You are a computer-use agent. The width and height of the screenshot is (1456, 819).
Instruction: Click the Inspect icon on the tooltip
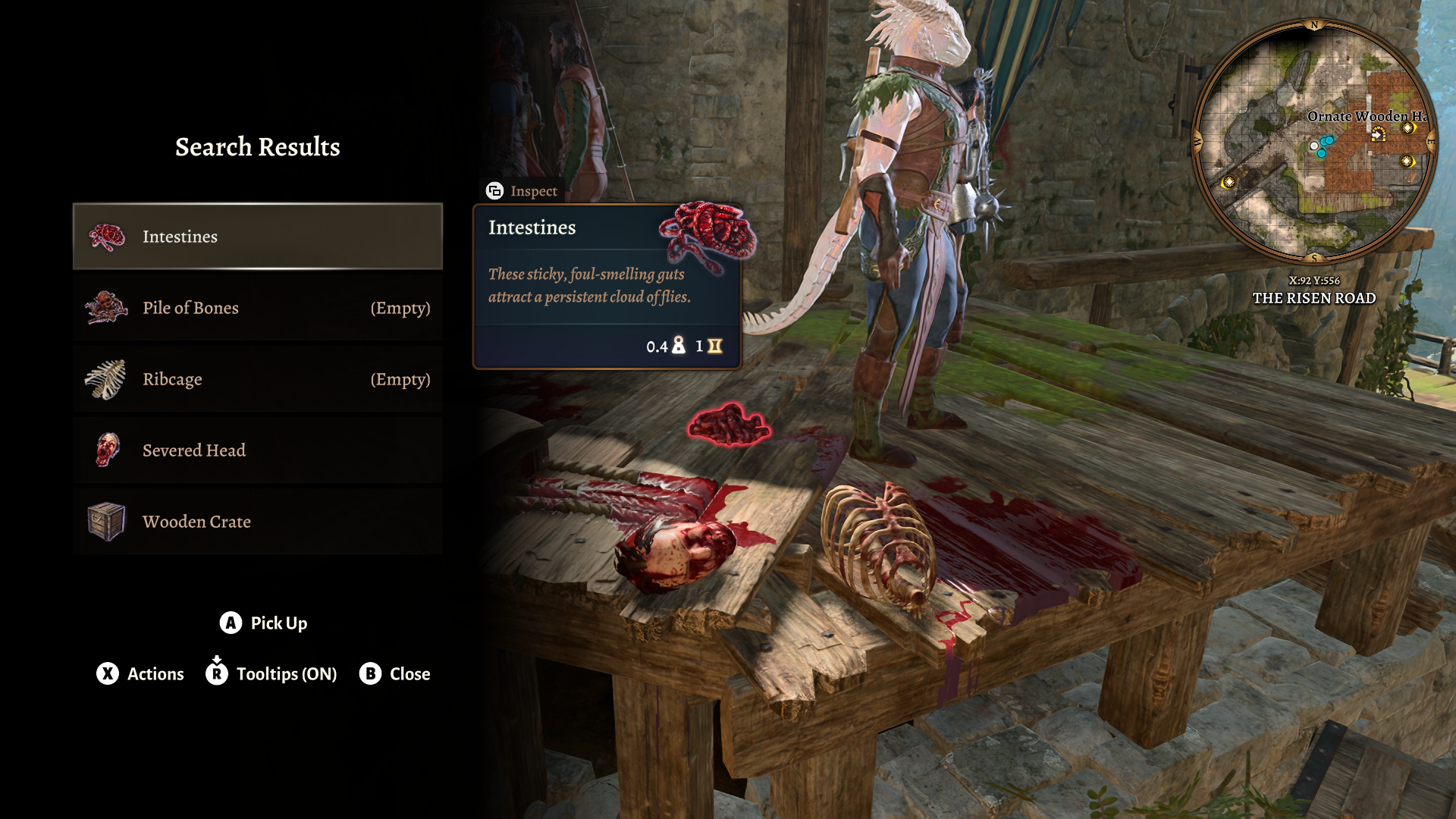pyautogui.click(x=494, y=191)
